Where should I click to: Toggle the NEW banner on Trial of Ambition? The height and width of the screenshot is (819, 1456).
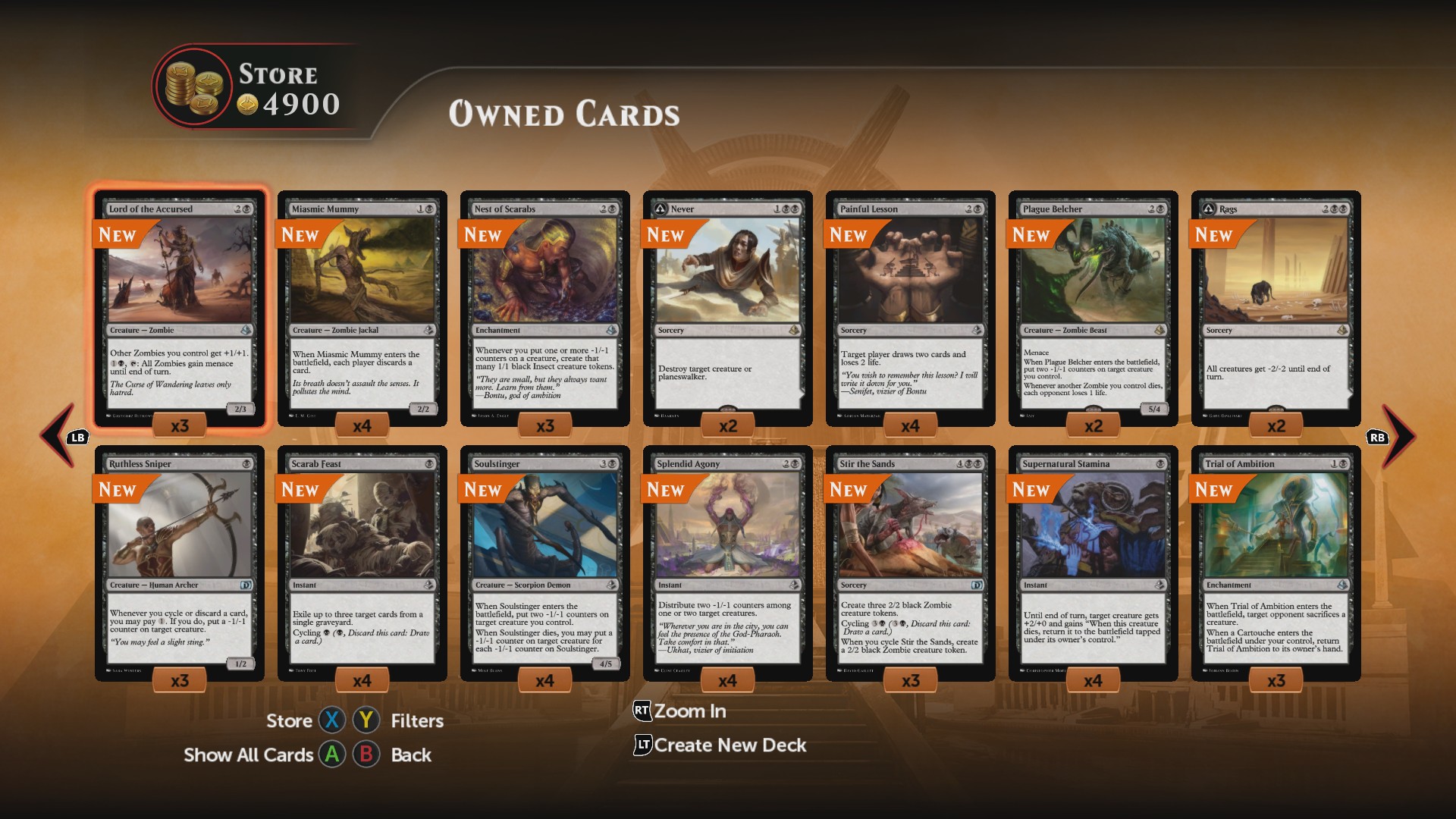(1213, 491)
